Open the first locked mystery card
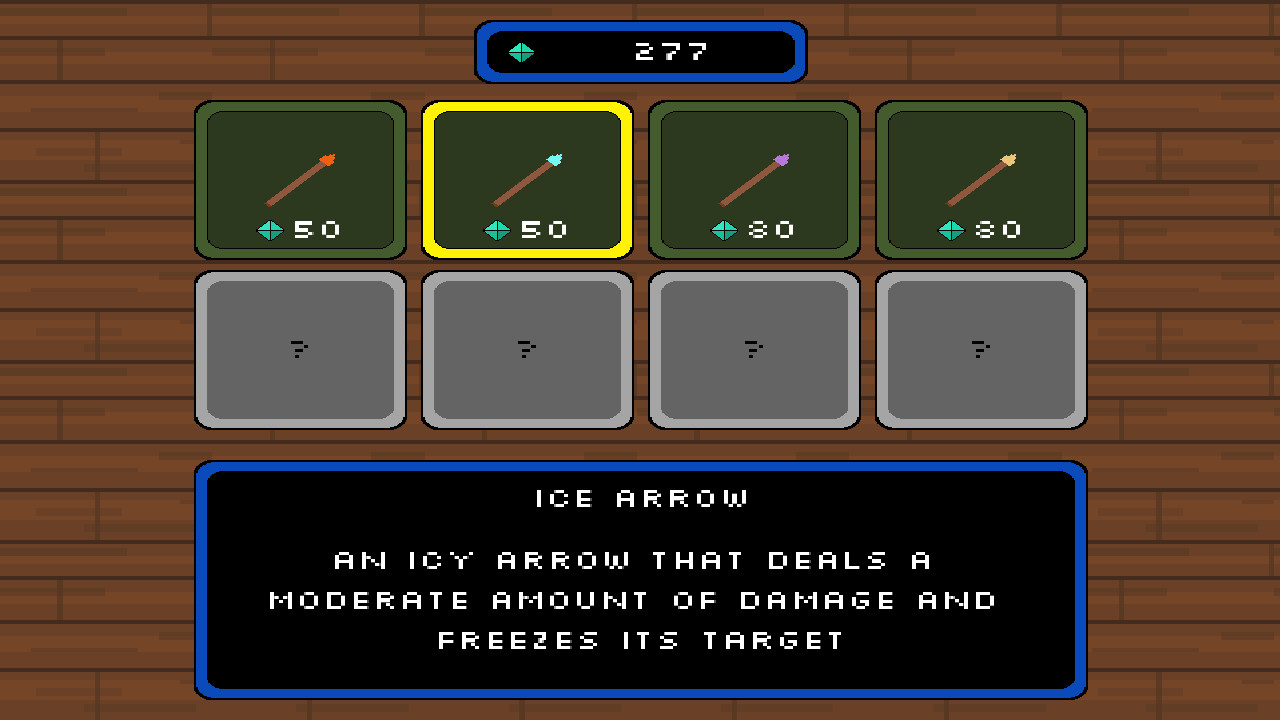1280x720 pixels. [x=300, y=349]
